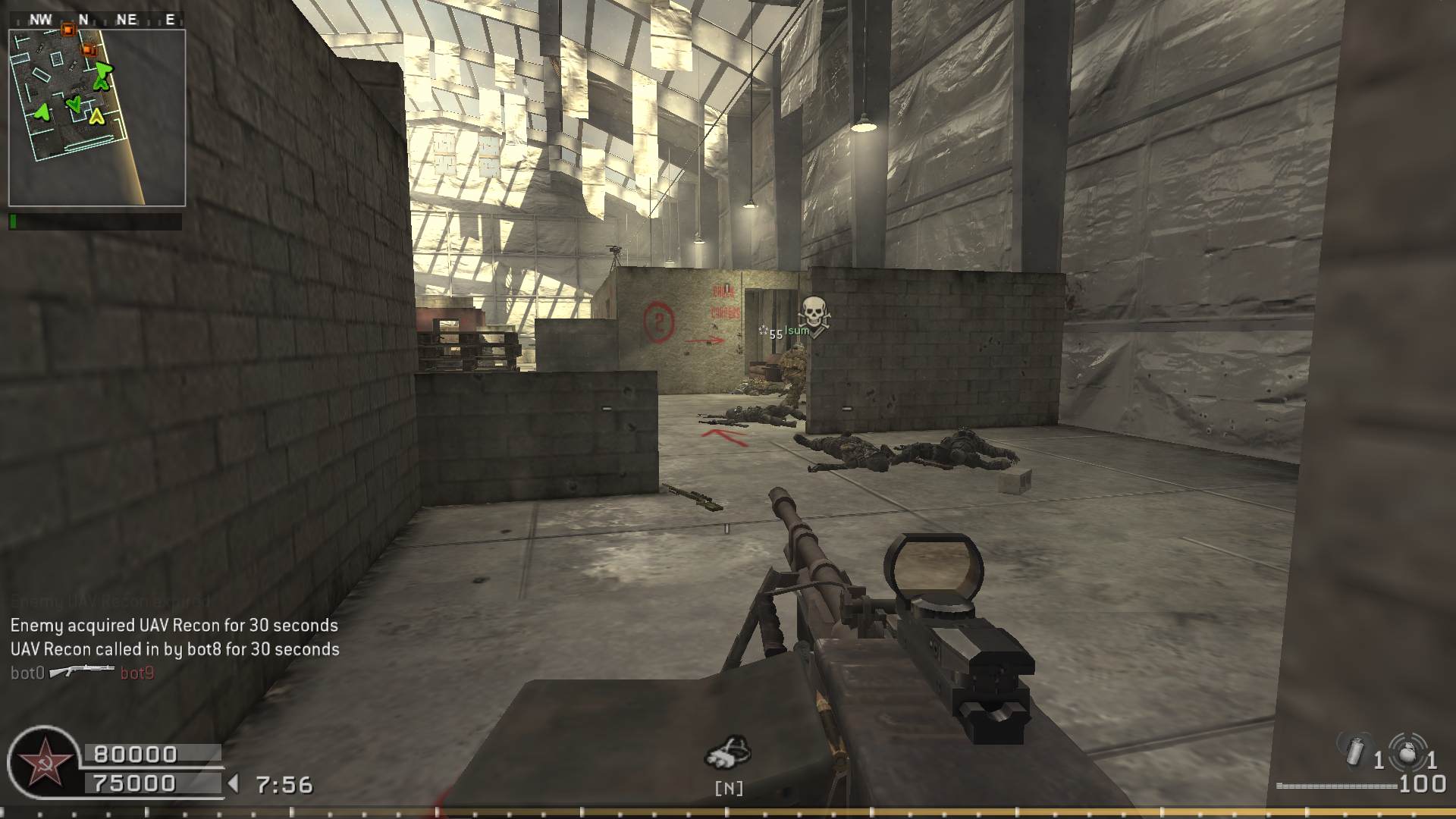This screenshot has height=819, width=1456.
Task: Click the skull death marker icon
Action: point(814,312)
